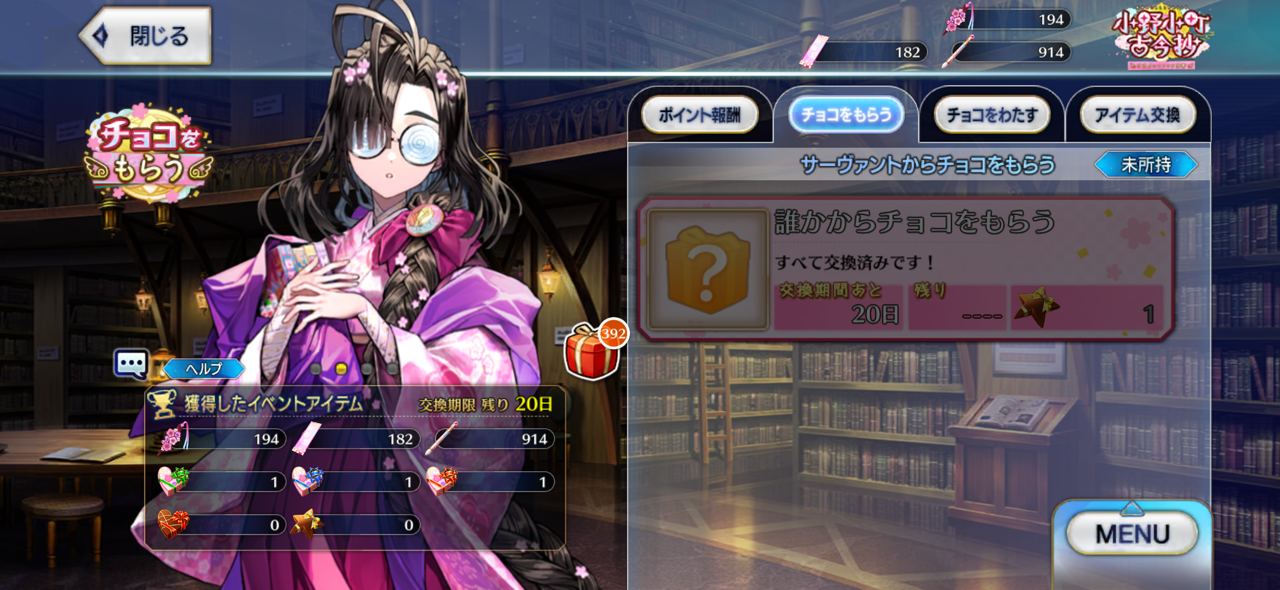Select the チョコをもらう tab

(846, 115)
